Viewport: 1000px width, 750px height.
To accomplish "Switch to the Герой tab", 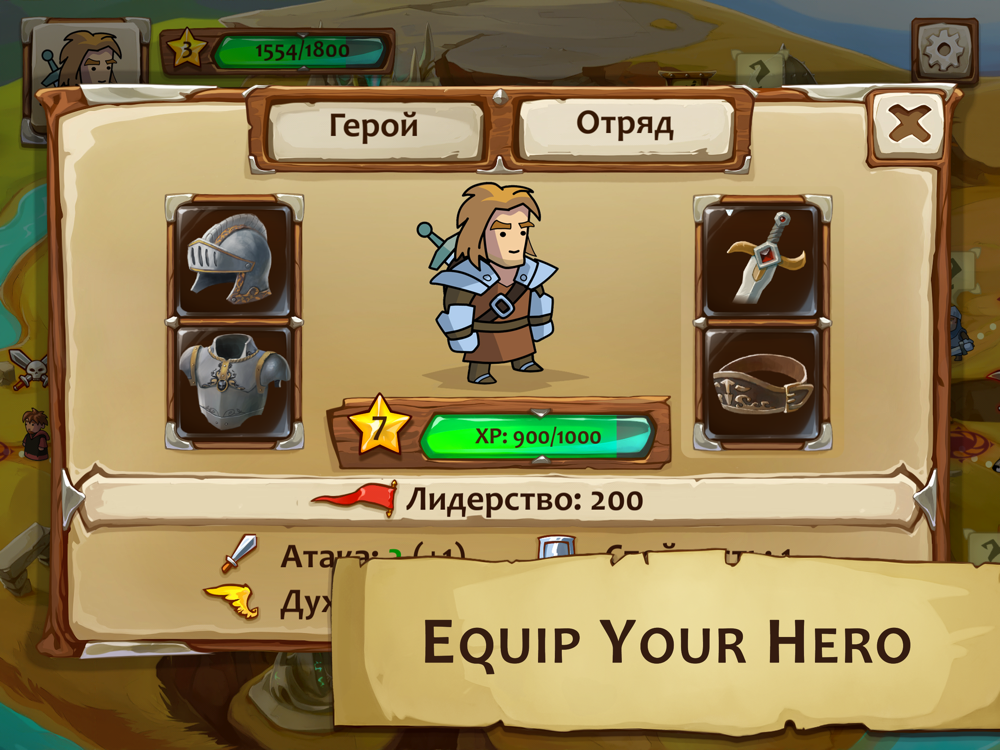I will point(374,128).
